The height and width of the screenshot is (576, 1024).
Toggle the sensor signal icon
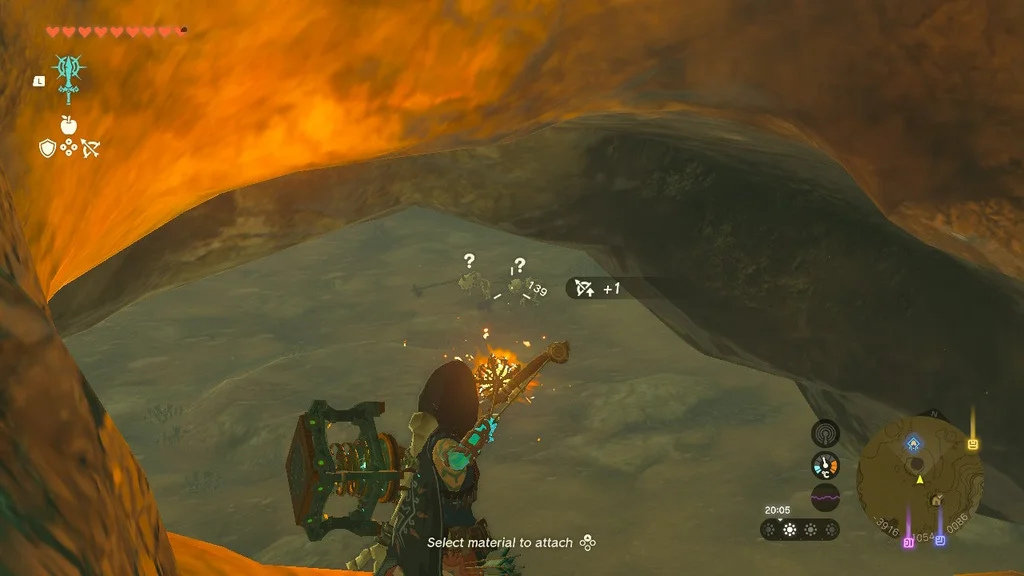tap(825, 433)
